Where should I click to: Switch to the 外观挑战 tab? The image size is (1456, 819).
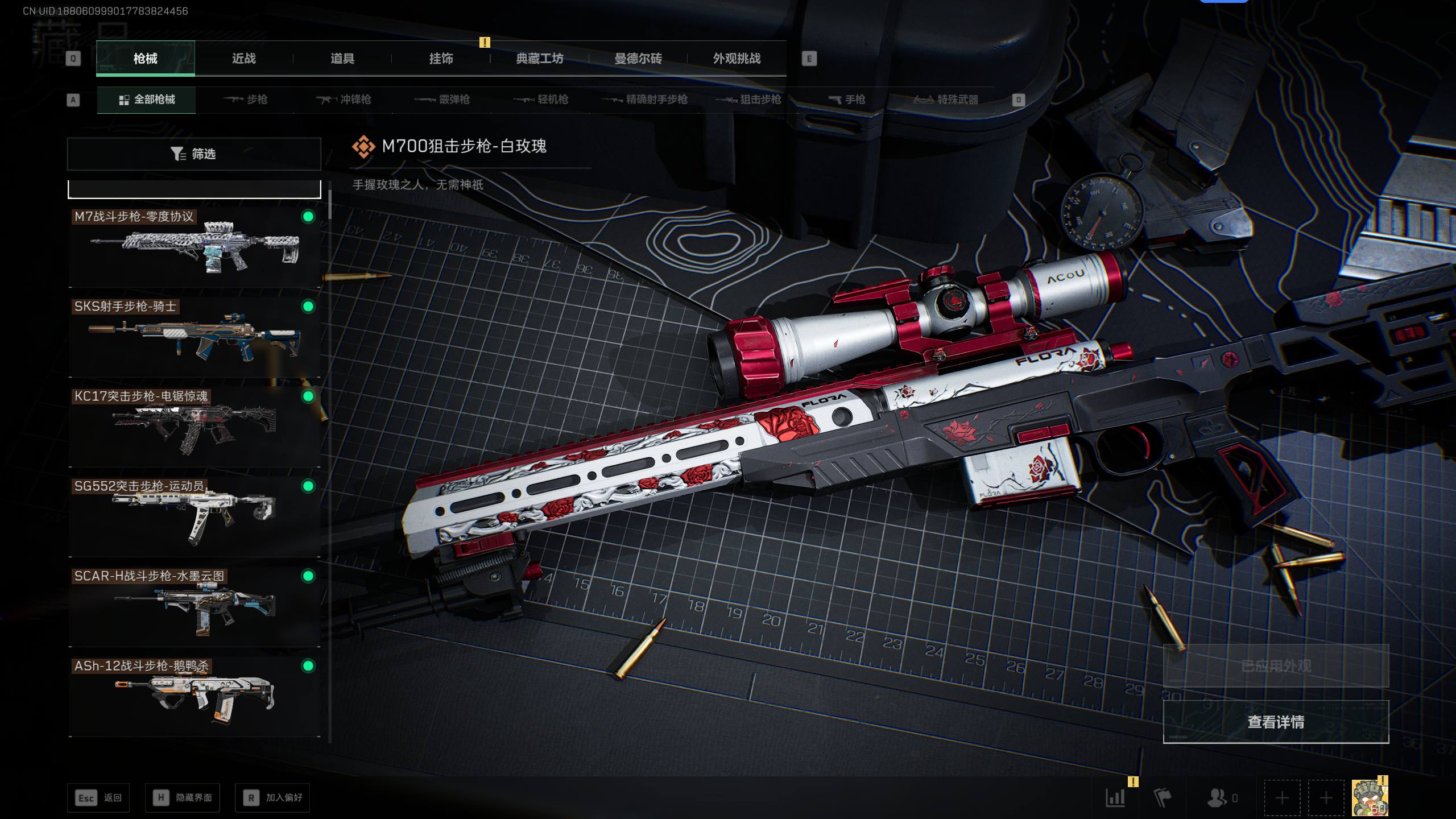pyautogui.click(x=737, y=59)
